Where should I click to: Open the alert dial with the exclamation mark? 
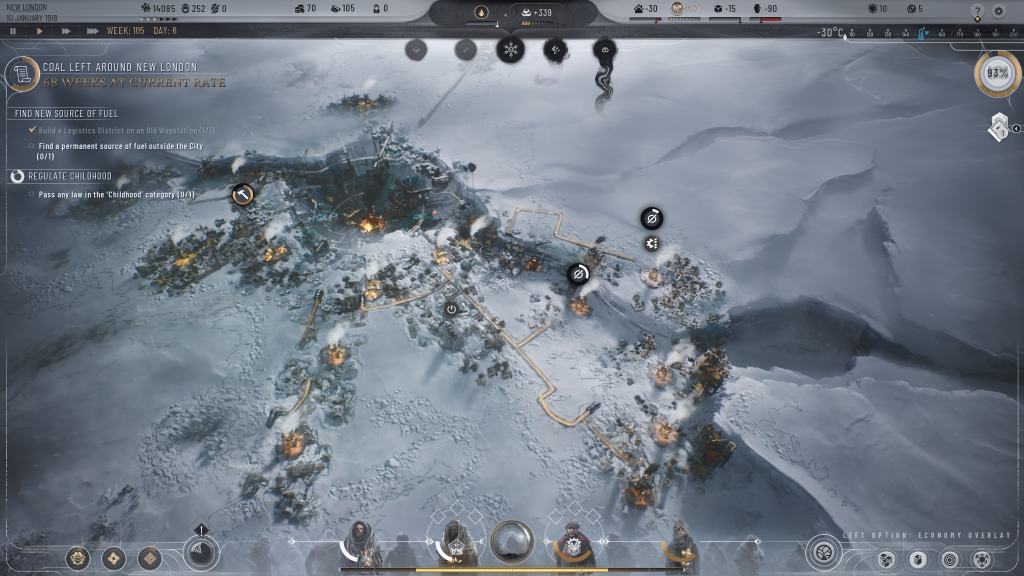click(x=201, y=550)
